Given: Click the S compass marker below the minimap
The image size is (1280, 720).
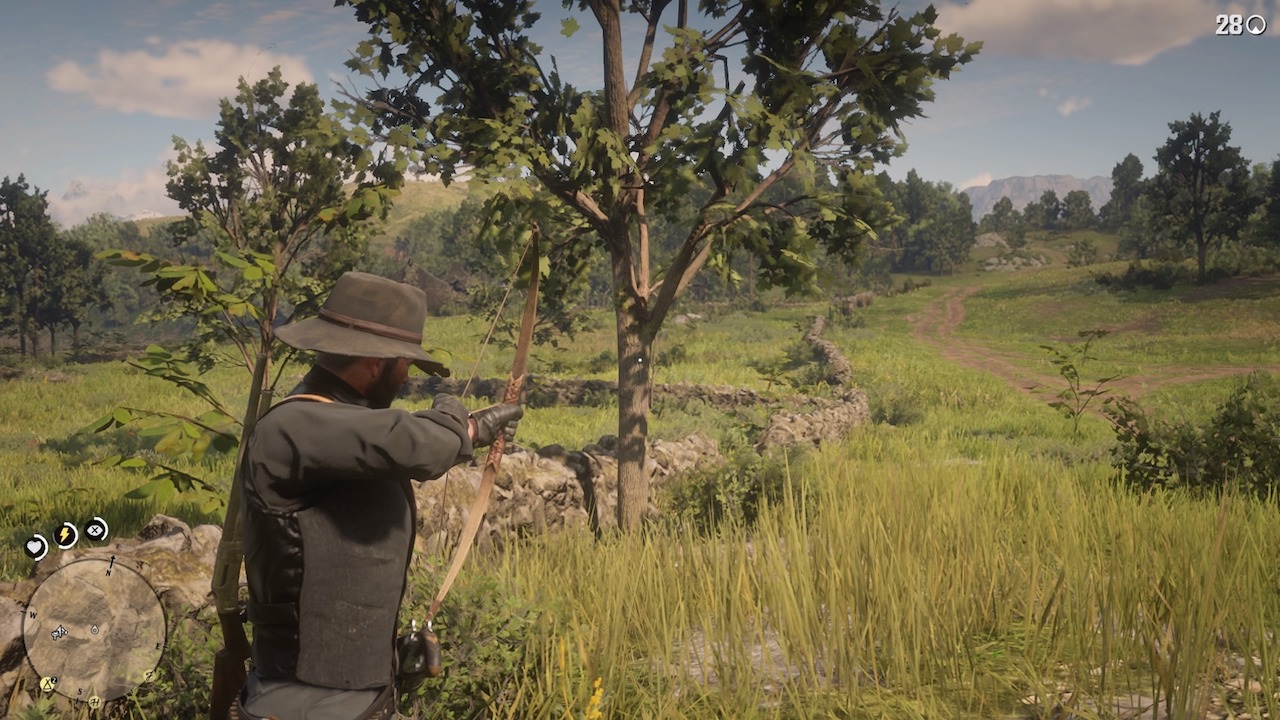Looking at the screenshot, I should pos(79,692).
